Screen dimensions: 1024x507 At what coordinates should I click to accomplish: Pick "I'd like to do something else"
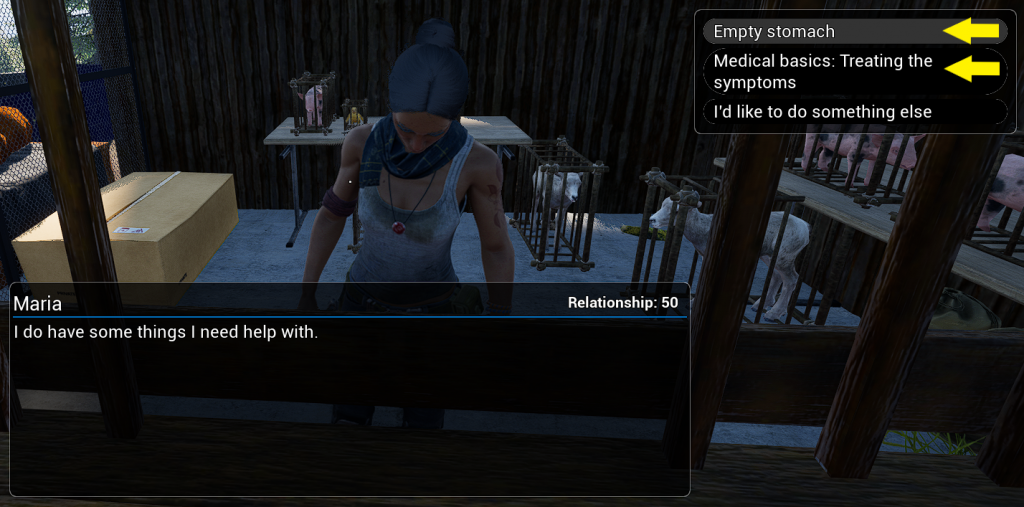pos(822,112)
